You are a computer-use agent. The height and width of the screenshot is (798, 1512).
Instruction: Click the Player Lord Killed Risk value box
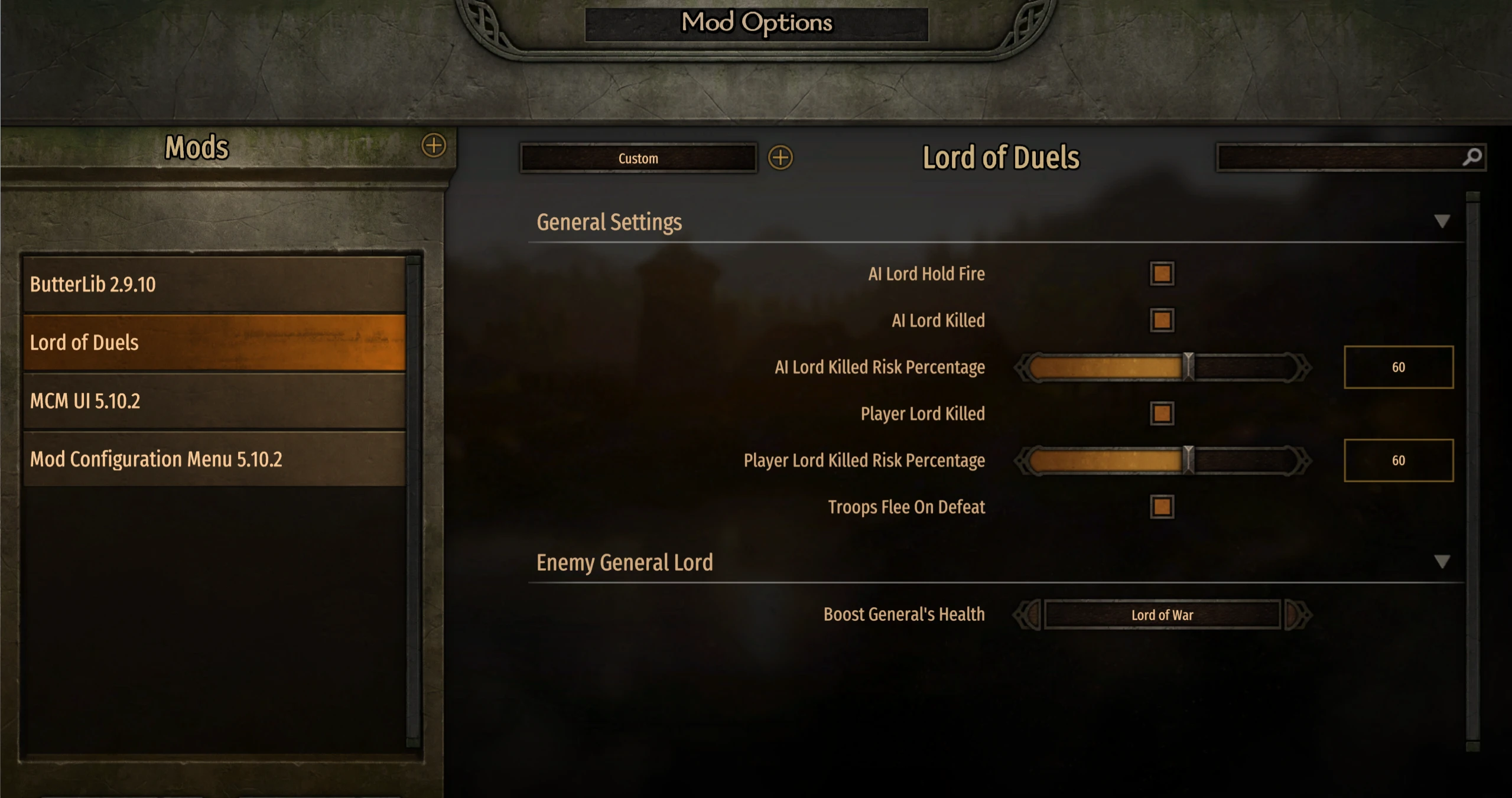(x=1398, y=460)
